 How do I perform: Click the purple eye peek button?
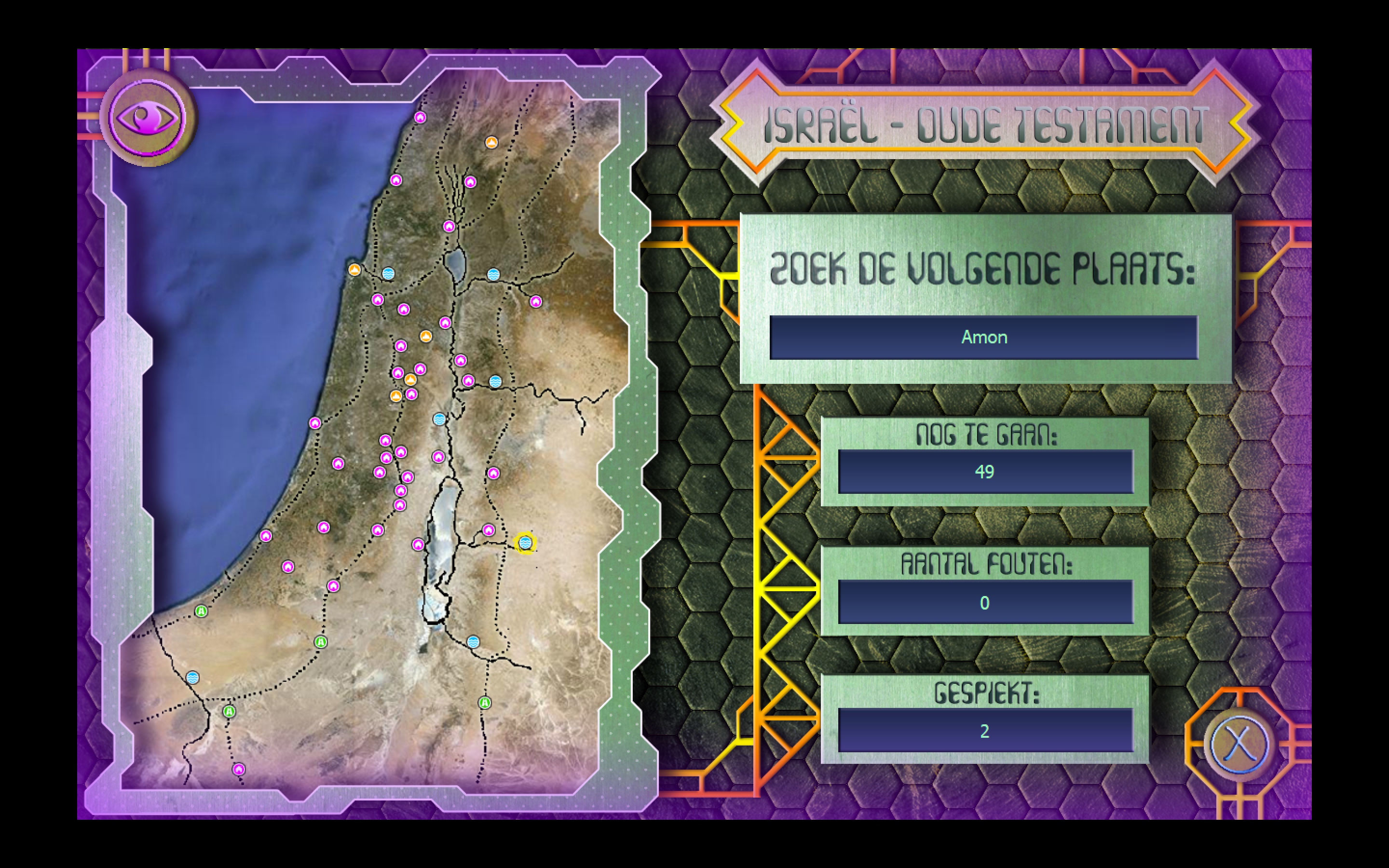pyautogui.click(x=148, y=118)
